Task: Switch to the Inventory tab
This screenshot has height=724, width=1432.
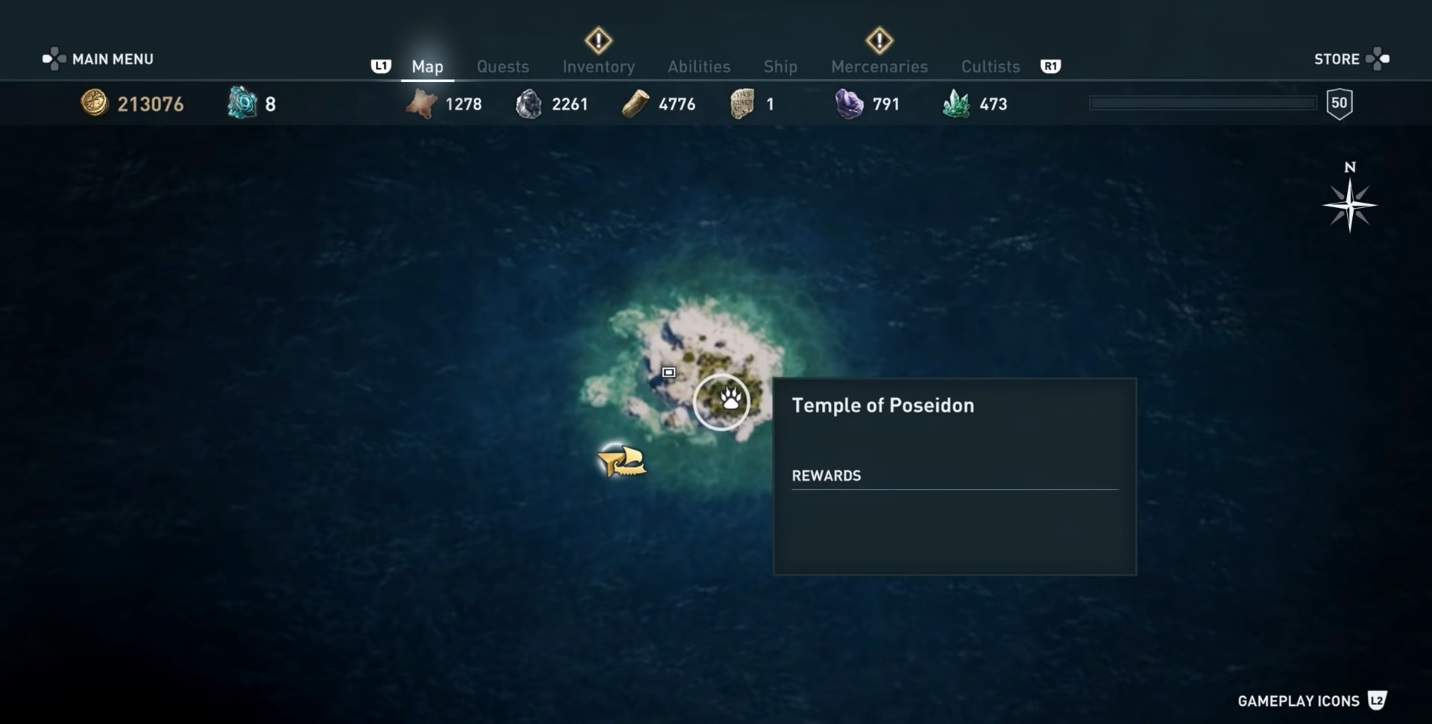Action: tap(598, 67)
